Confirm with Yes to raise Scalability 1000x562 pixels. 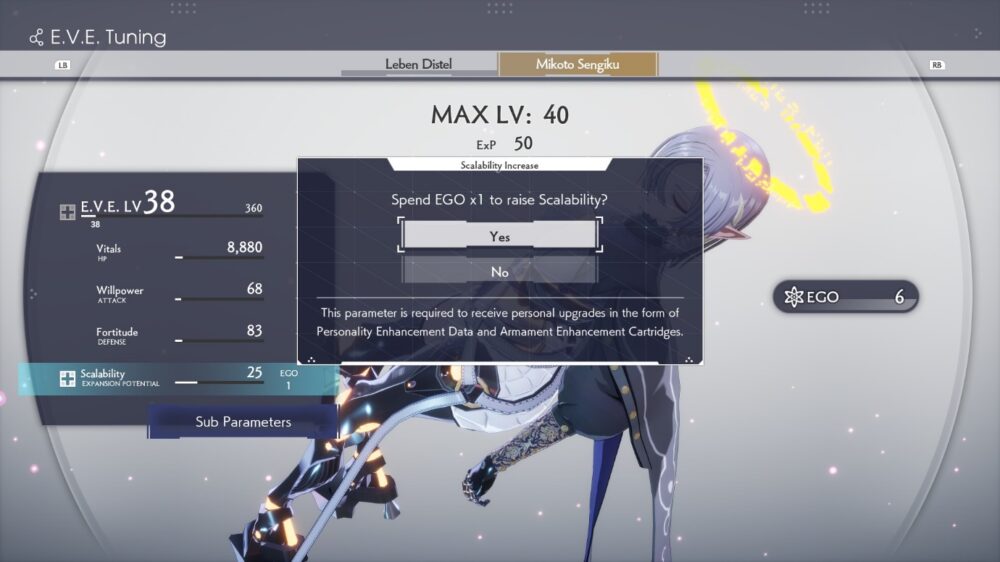(500, 236)
